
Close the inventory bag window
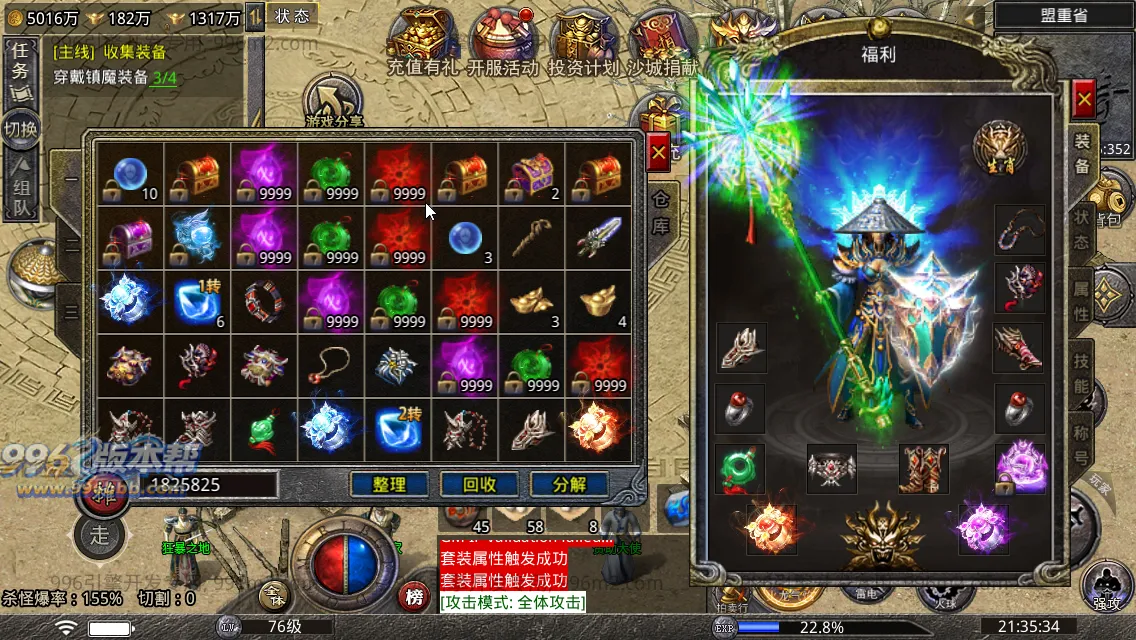click(x=658, y=153)
